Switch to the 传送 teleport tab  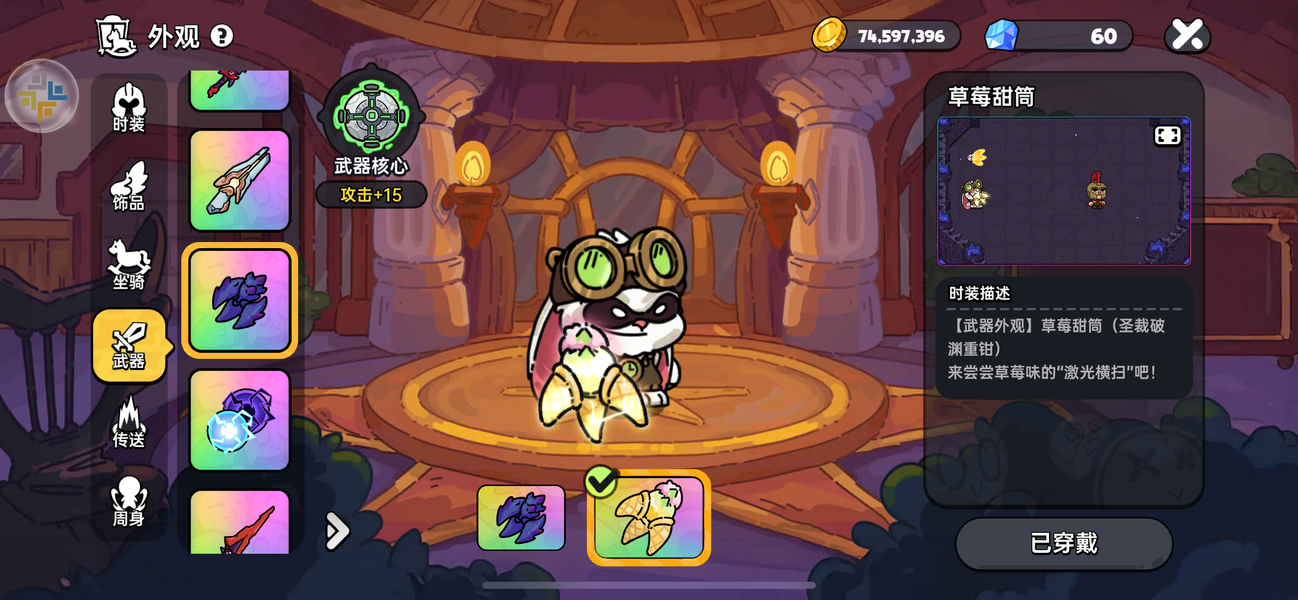[129, 424]
